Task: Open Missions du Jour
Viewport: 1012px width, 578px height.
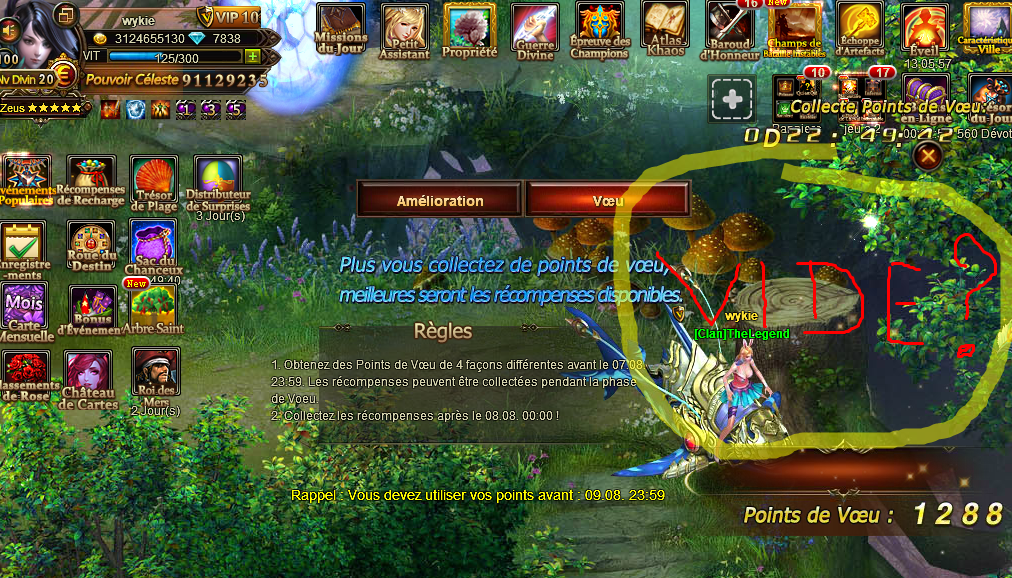Action: 341,27
